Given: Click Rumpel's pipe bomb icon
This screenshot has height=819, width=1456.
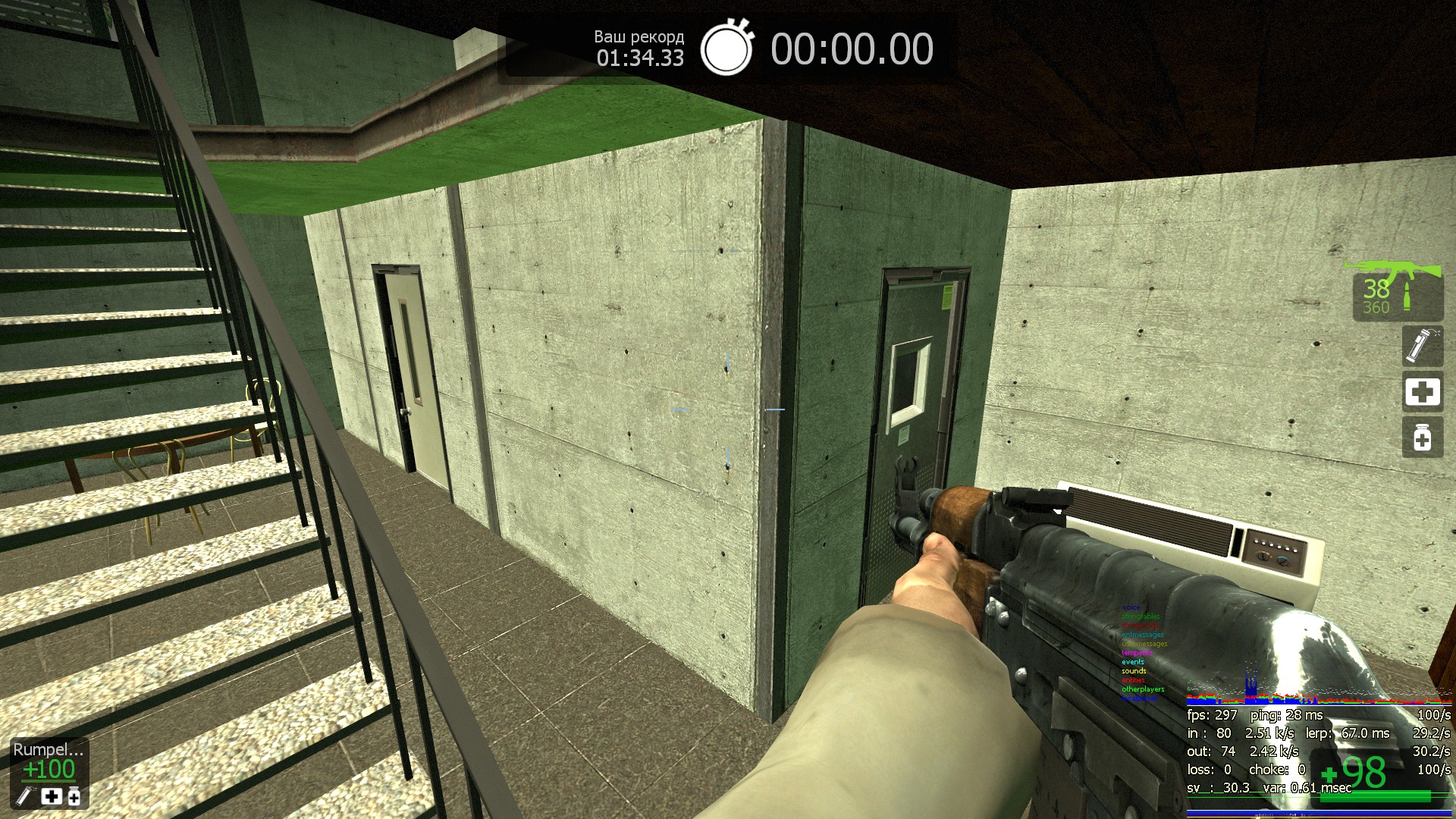Looking at the screenshot, I should tap(25, 795).
